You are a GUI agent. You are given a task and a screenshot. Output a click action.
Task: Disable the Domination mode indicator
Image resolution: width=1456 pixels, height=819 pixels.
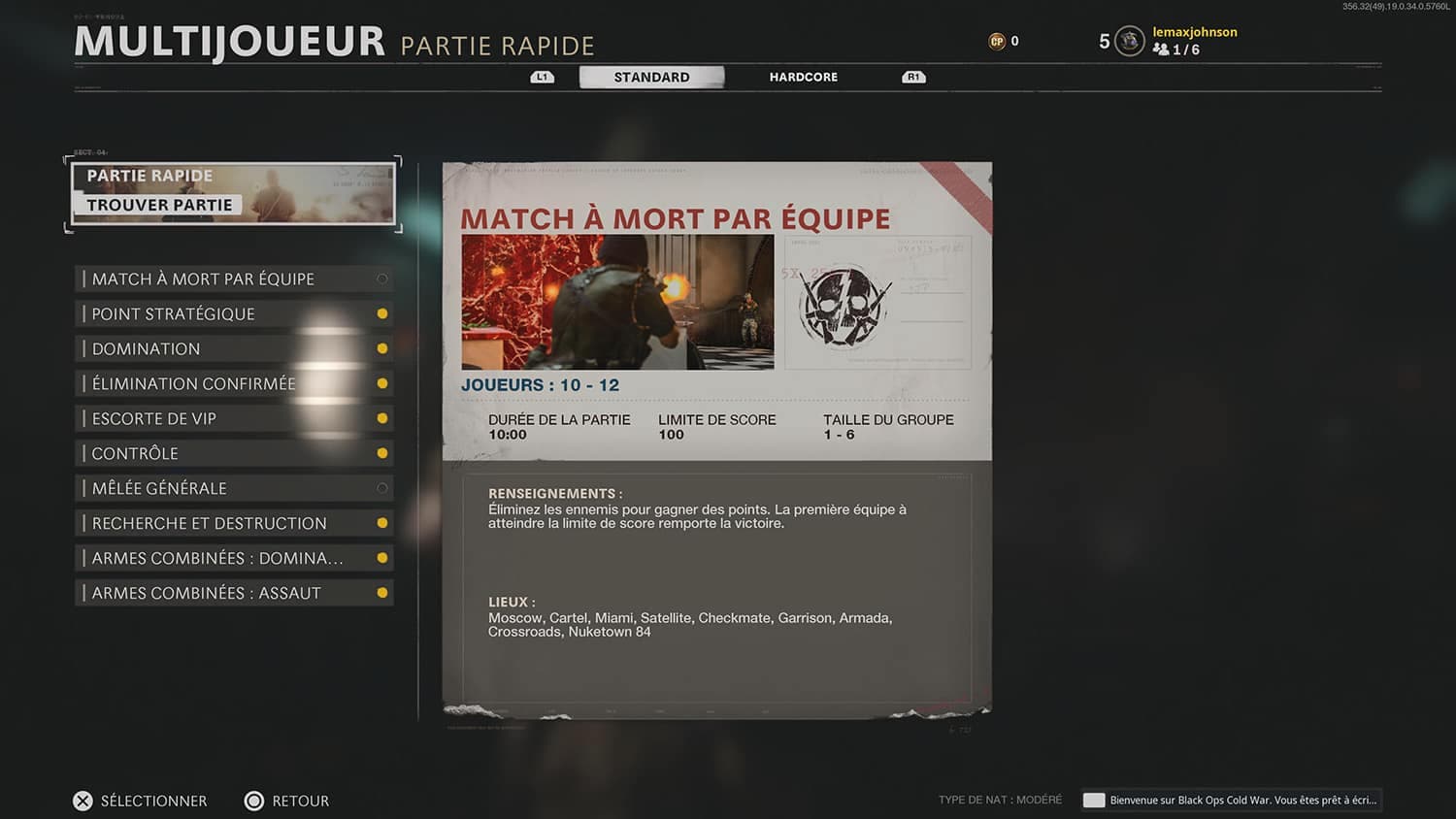click(x=381, y=347)
